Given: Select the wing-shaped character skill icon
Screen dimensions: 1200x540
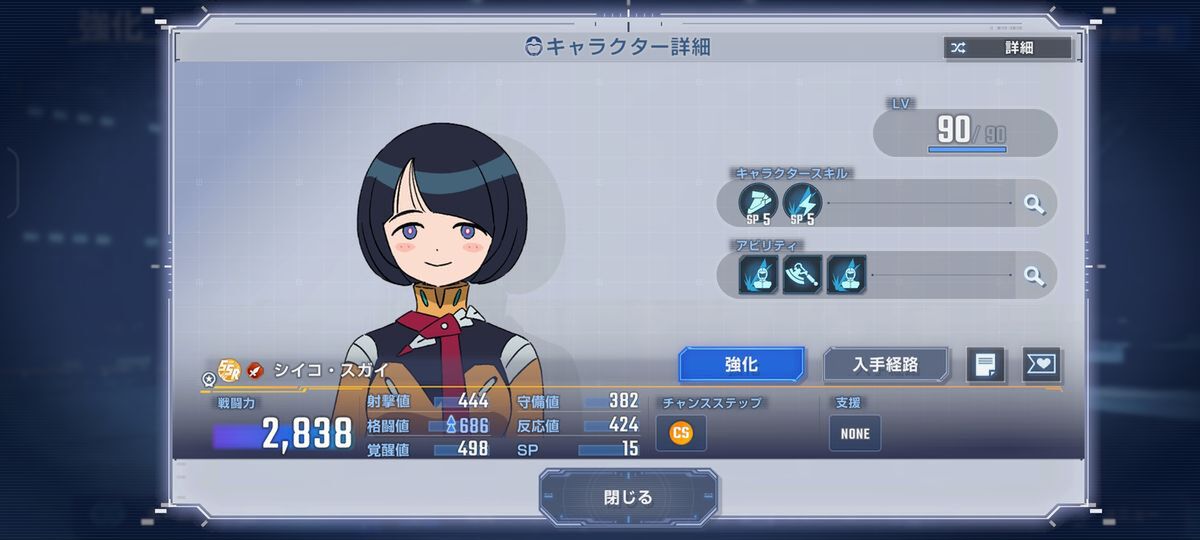Looking at the screenshot, I should (x=757, y=203).
